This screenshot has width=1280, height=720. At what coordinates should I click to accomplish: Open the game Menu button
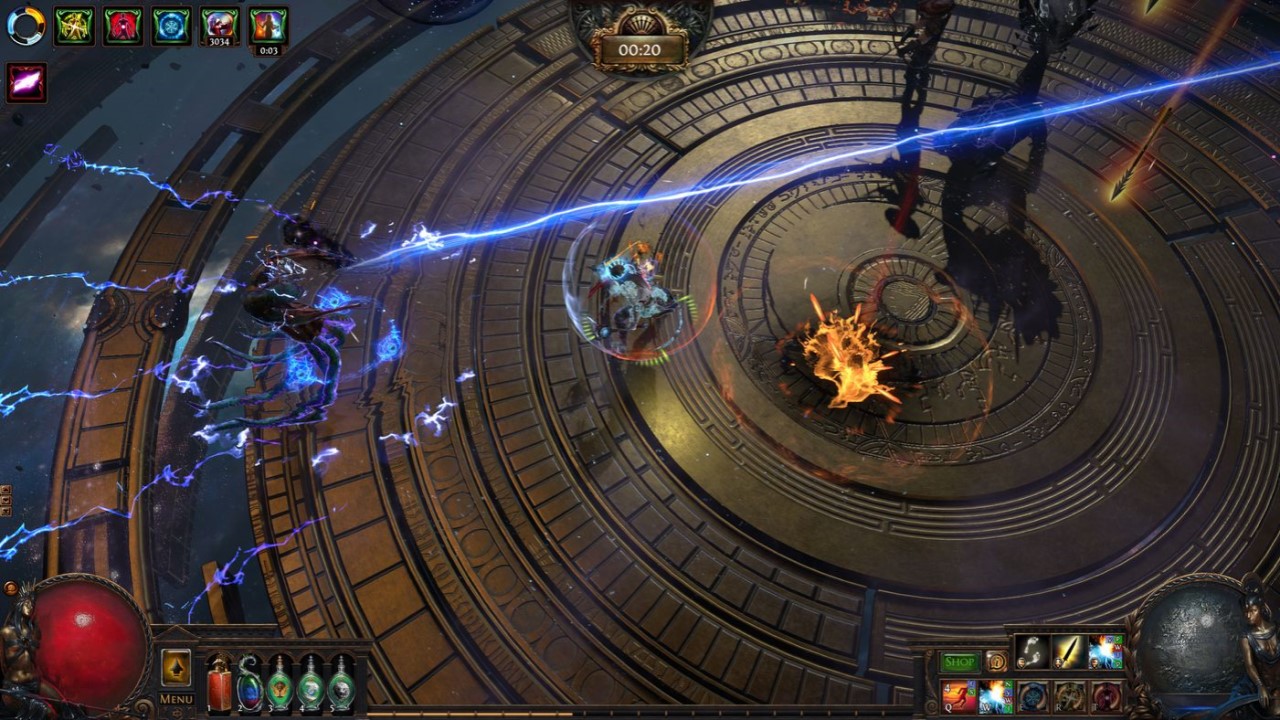click(176, 699)
